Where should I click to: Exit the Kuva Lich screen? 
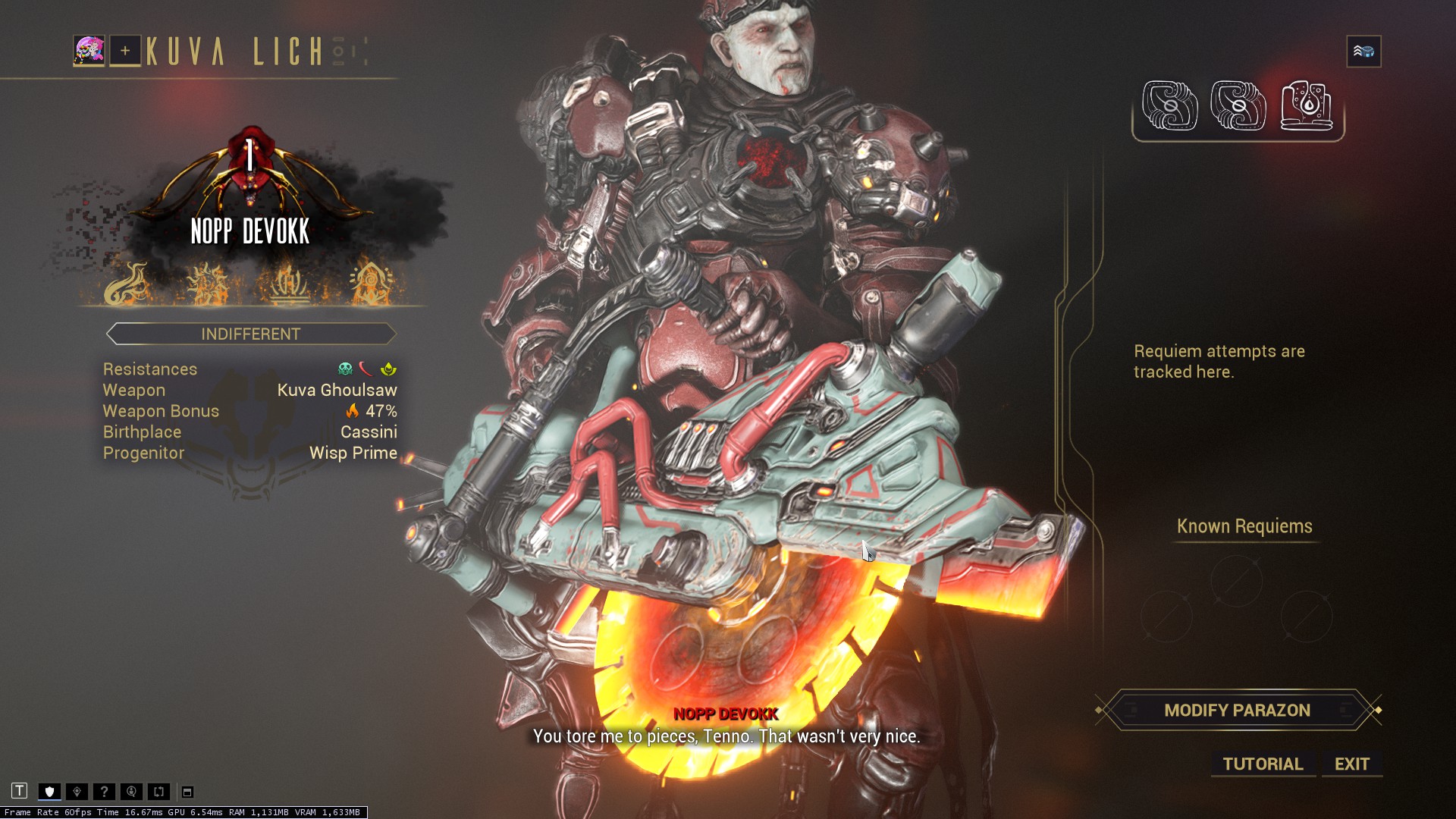coord(1351,764)
